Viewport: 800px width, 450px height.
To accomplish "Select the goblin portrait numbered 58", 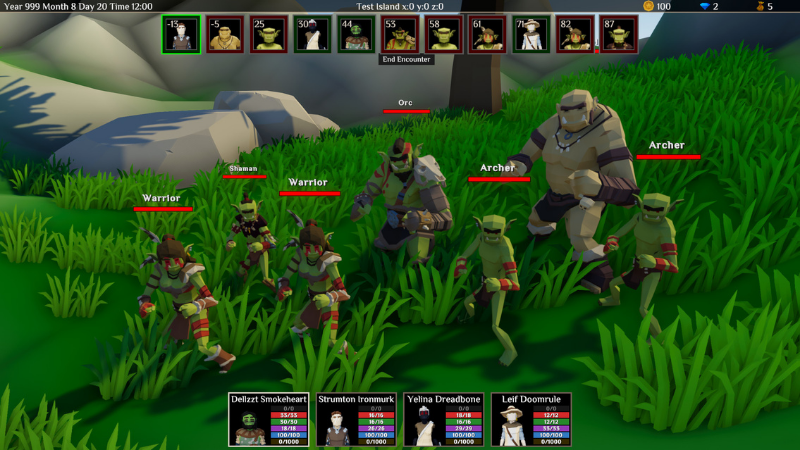I will 443,34.
